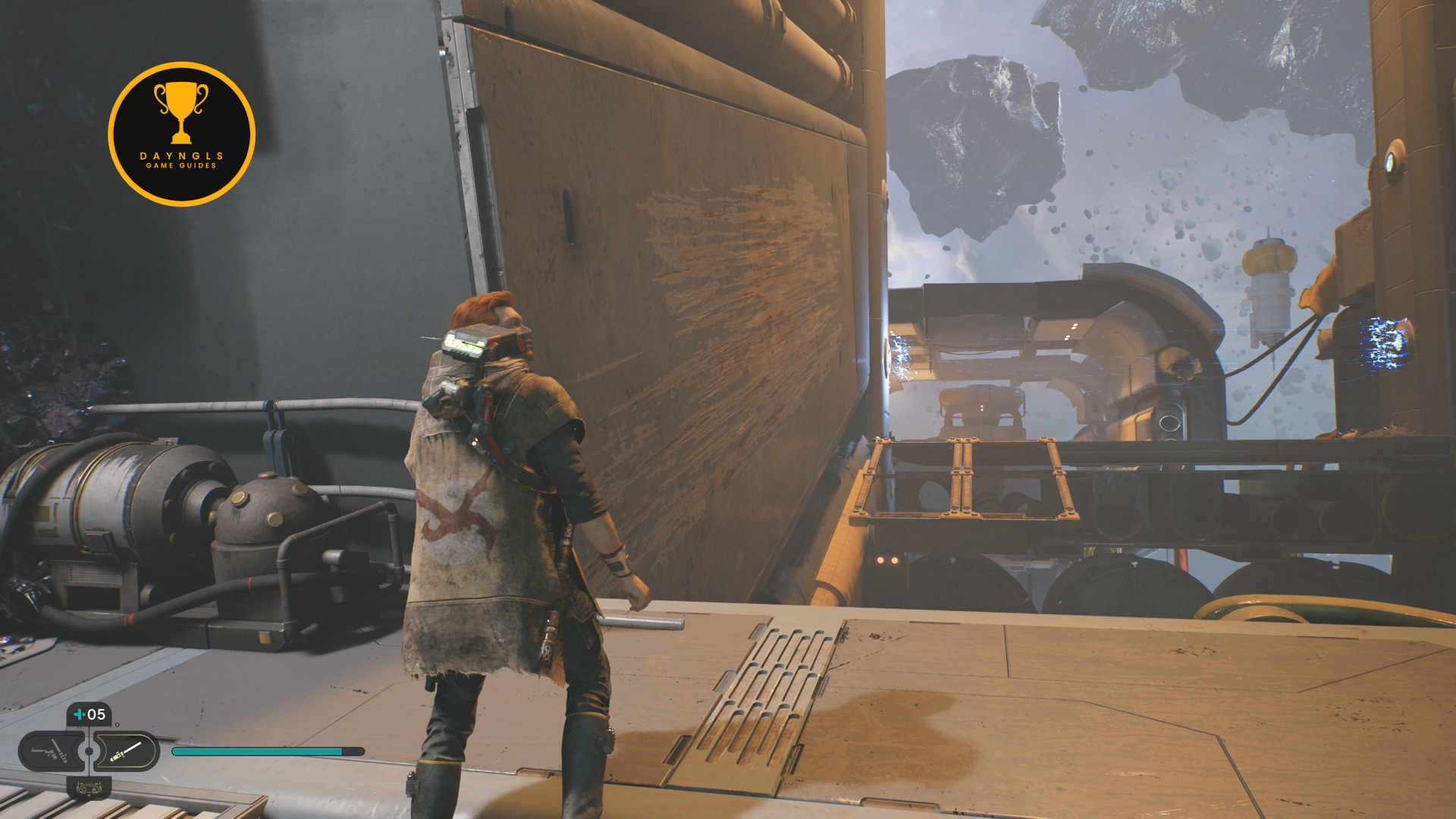The image size is (1456, 819).
Task: Click the Dayngls Game Guides trophy logo
Action: point(181,134)
